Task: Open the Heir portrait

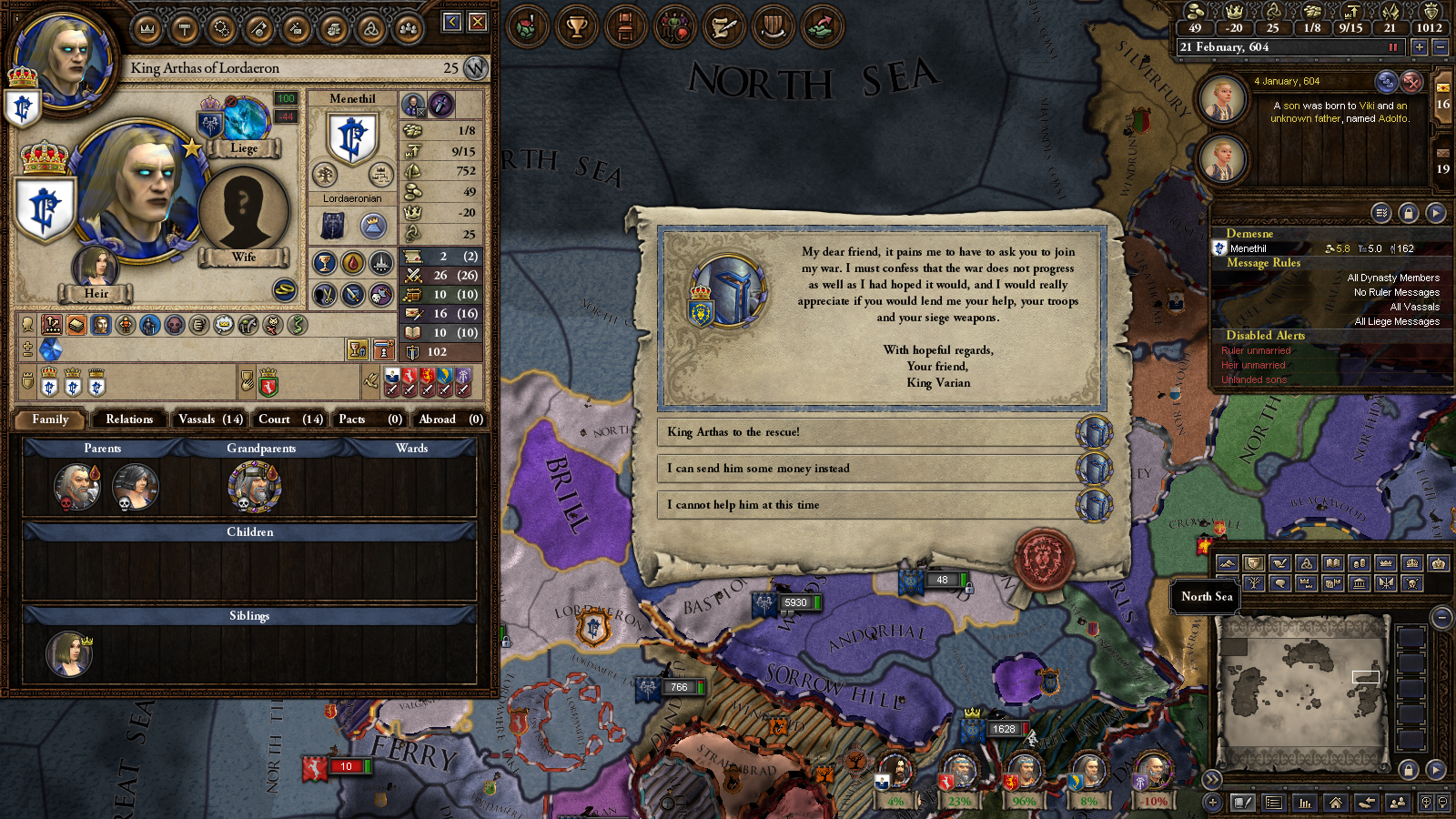Action: [x=96, y=268]
